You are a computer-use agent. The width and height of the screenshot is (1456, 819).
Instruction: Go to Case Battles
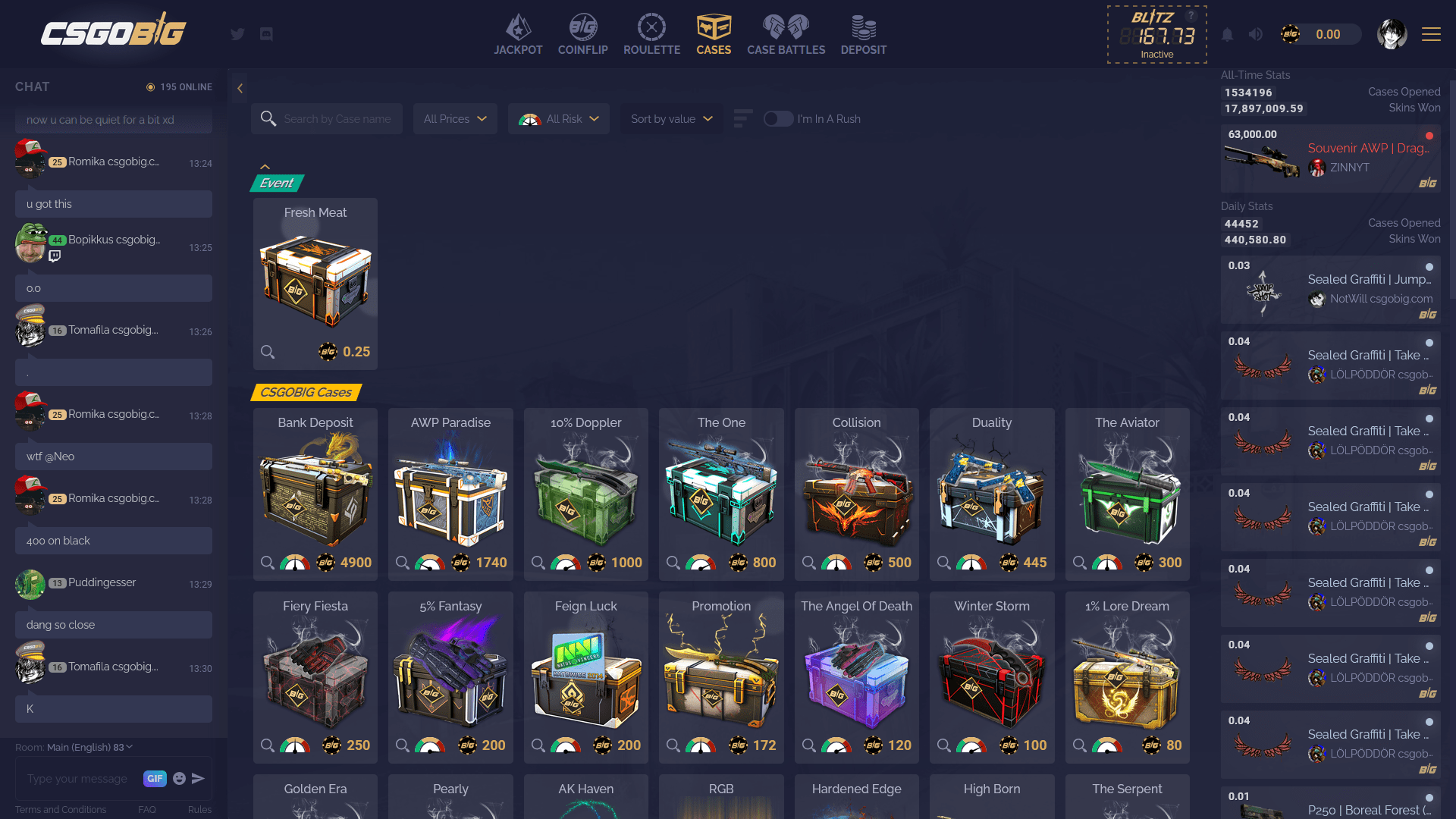(x=786, y=33)
